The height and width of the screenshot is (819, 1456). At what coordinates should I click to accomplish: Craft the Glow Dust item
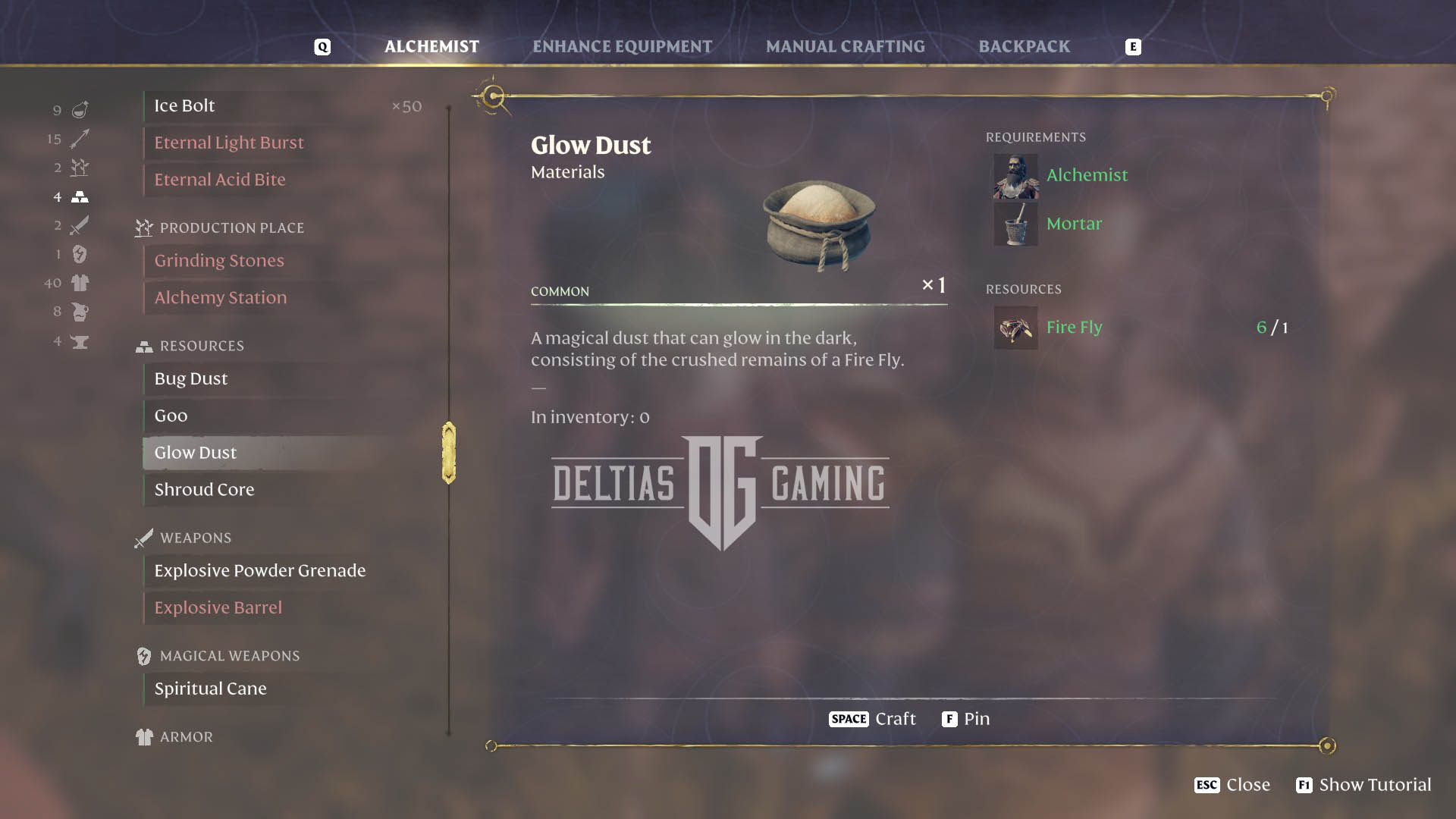[x=873, y=719]
